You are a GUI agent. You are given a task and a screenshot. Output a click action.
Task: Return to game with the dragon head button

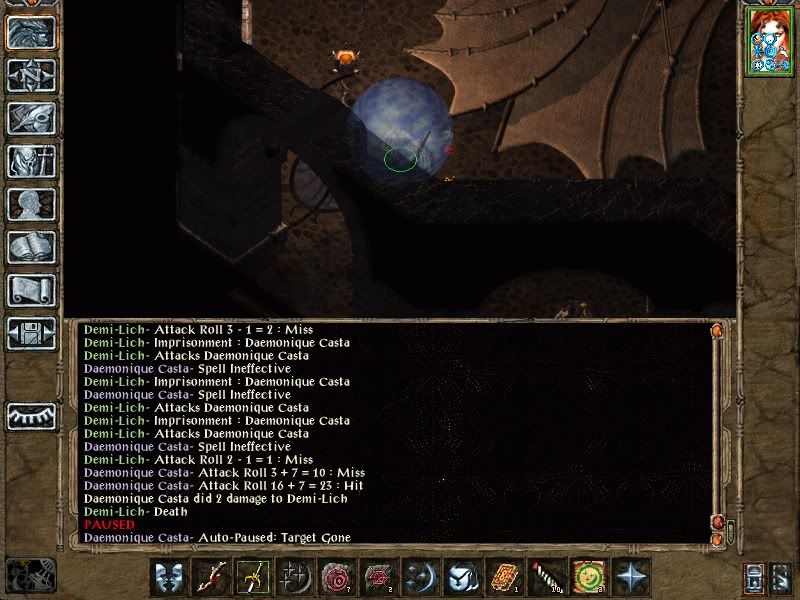pyautogui.click(x=31, y=32)
